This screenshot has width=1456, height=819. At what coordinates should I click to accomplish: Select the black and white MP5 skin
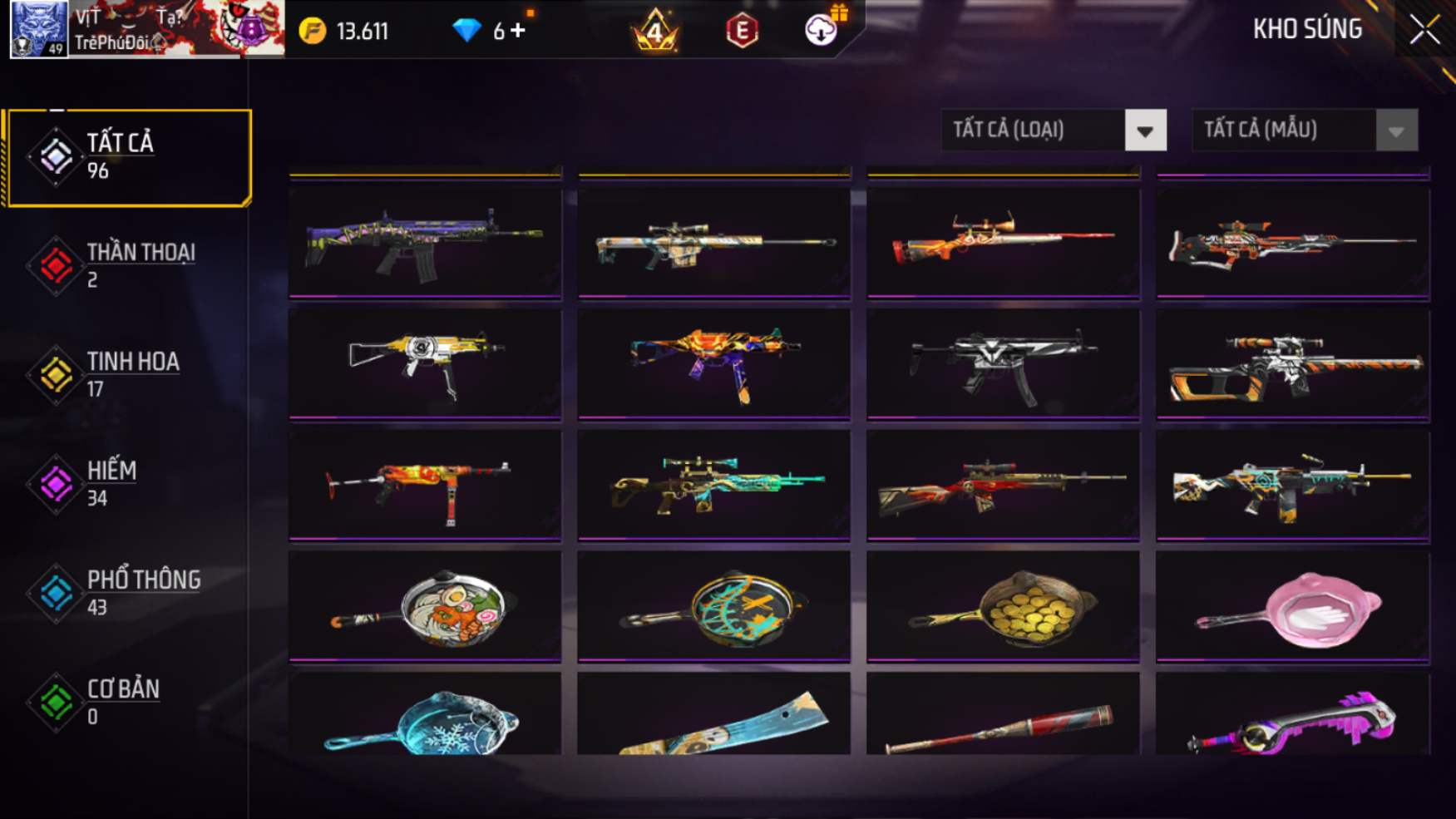(1003, 364)
